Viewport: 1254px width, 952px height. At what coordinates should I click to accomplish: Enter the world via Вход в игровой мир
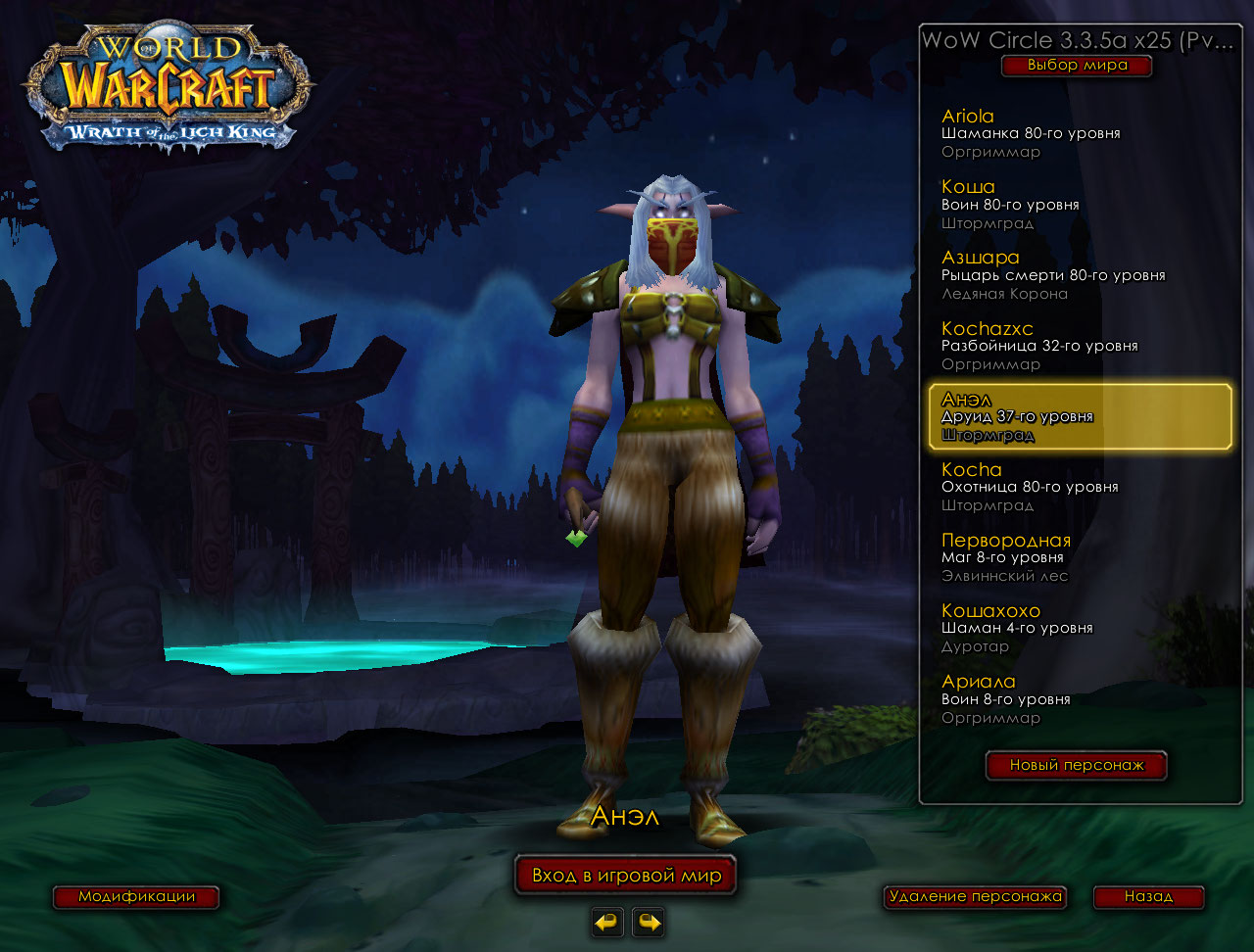click(626, 875)
